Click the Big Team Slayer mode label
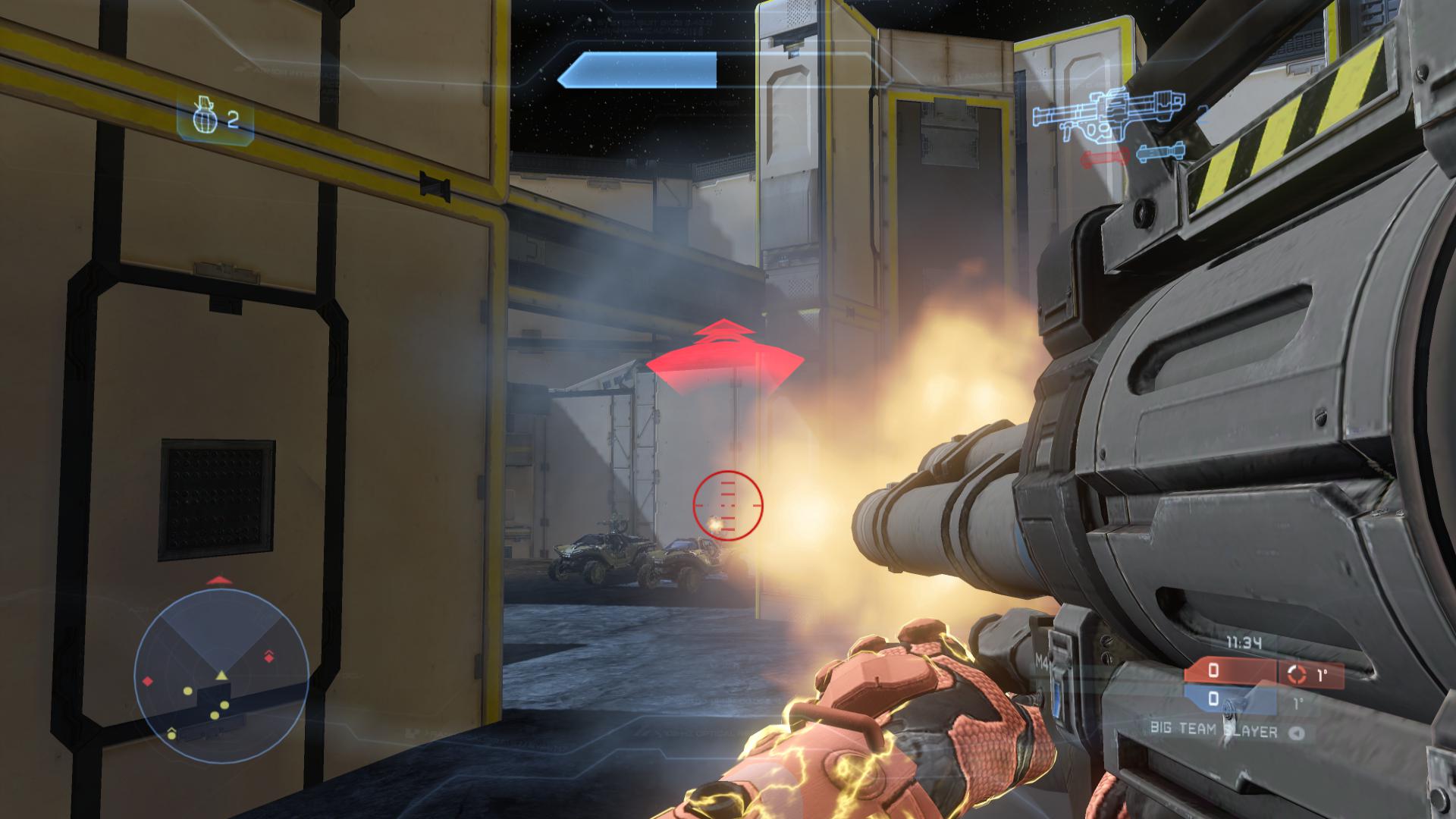 [x=1213, y=733]
